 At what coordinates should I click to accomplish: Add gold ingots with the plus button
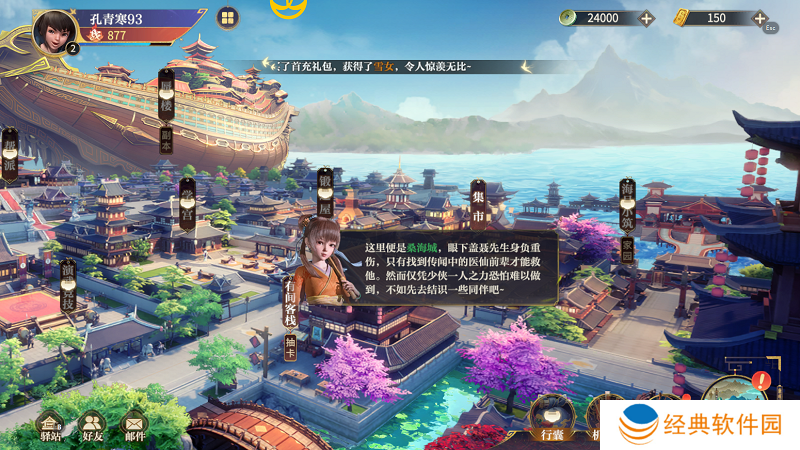coord(760,18)
